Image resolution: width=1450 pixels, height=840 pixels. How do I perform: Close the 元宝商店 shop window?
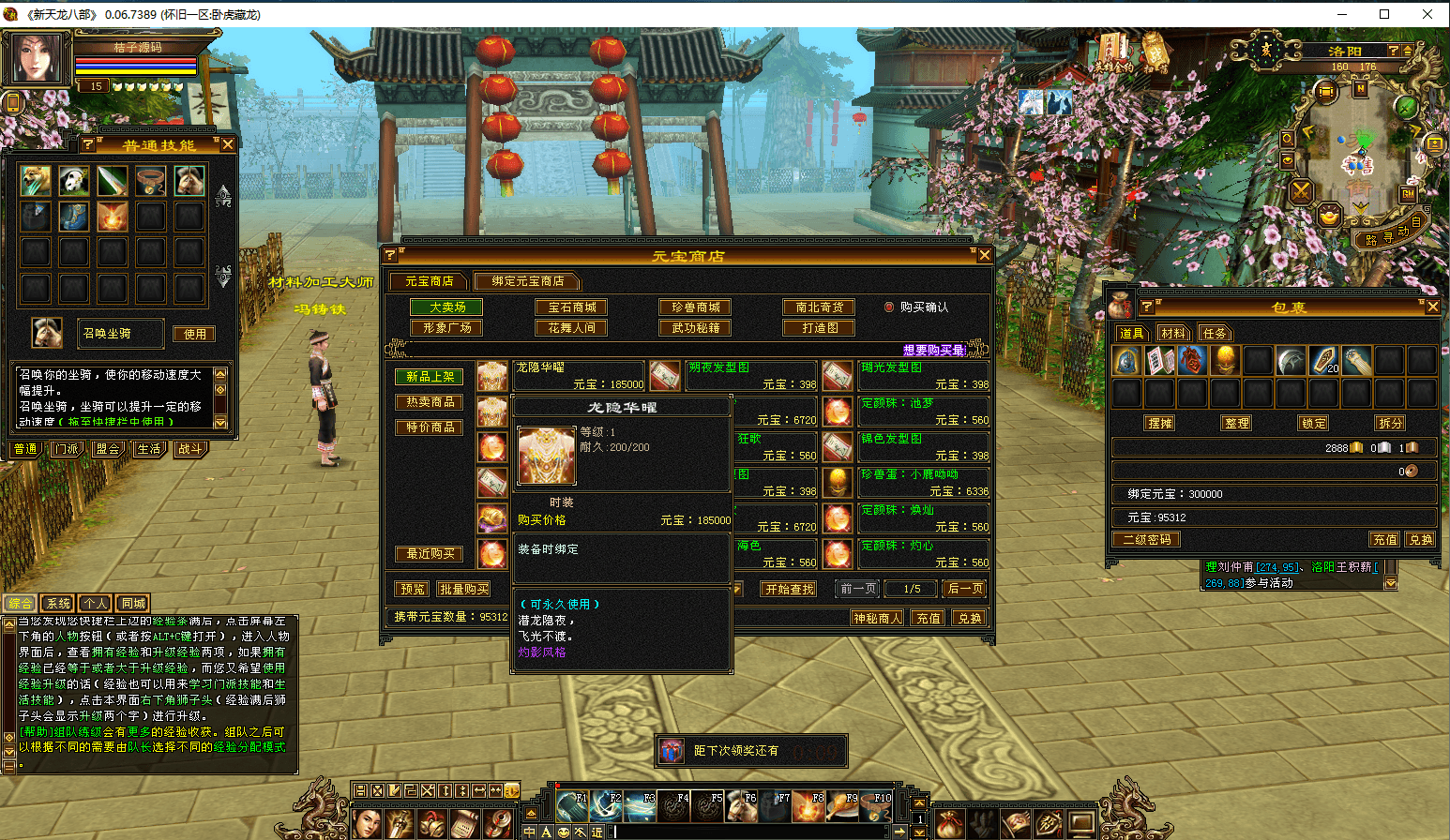pyautogui.click(x=984, y=255)
